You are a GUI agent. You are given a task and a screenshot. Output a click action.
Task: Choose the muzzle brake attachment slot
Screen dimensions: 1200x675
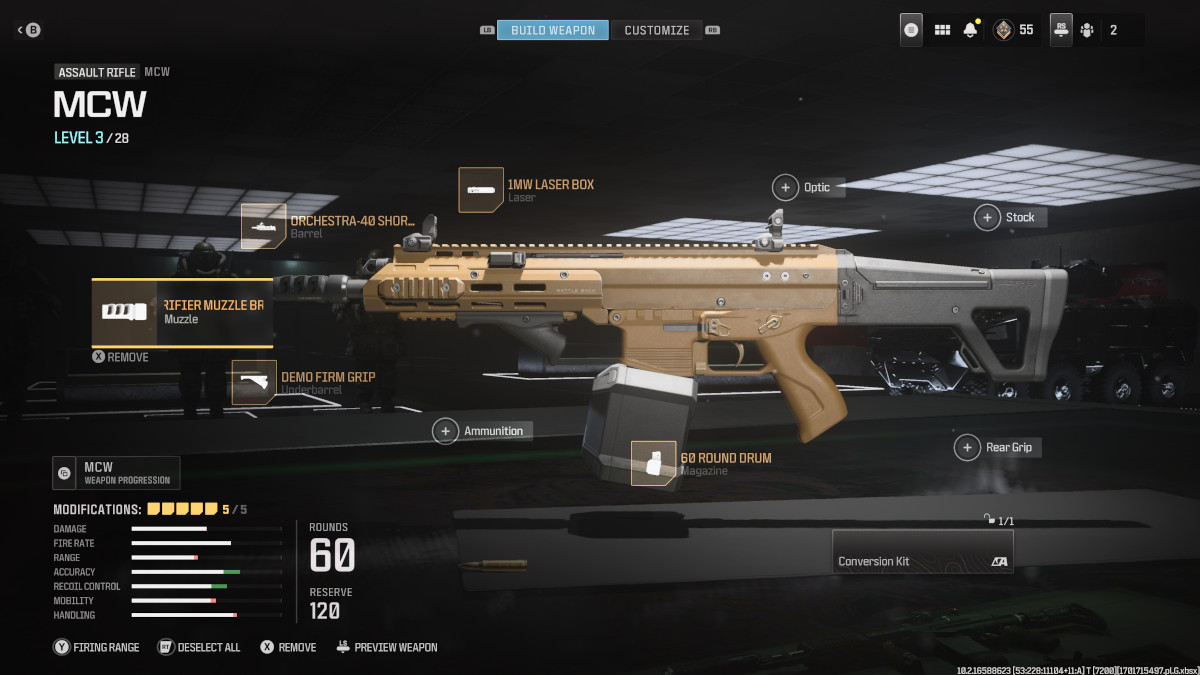click(182, 312)
